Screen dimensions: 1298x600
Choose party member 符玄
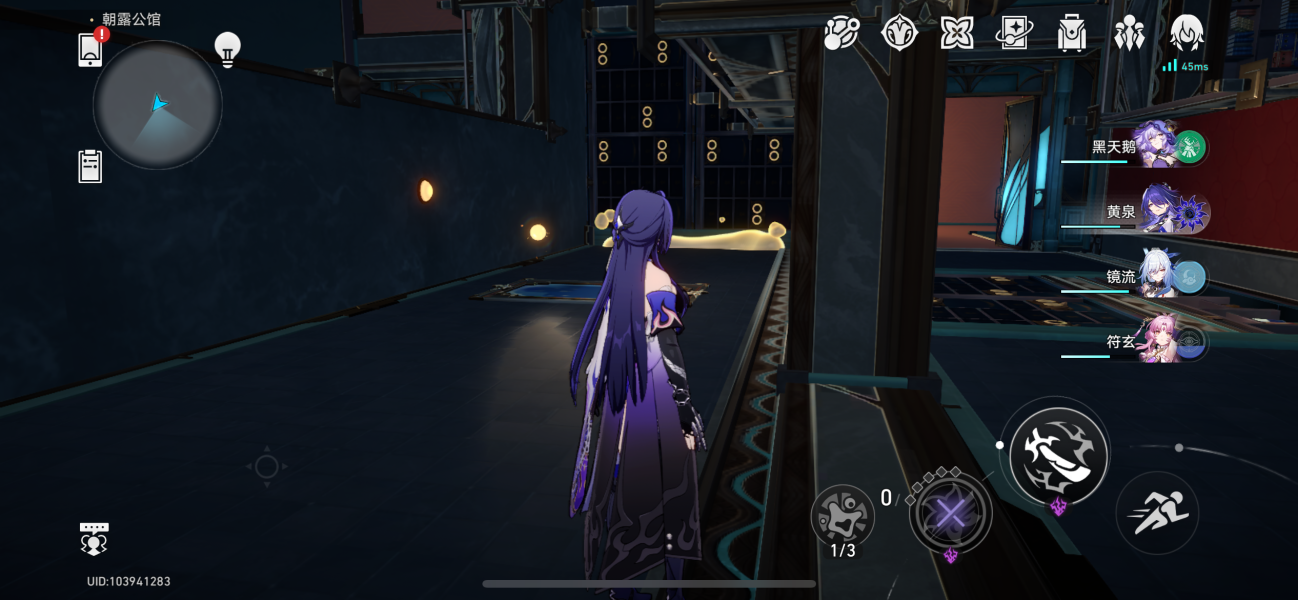coord(1165,342)
